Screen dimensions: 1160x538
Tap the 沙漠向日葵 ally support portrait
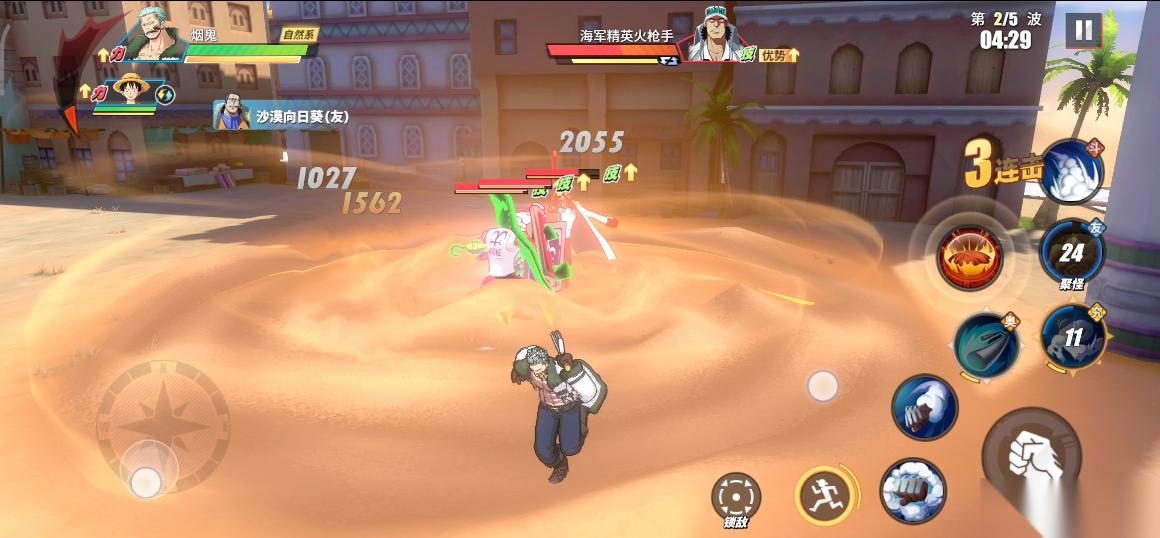pyautogui.click(x=232, y=116)
